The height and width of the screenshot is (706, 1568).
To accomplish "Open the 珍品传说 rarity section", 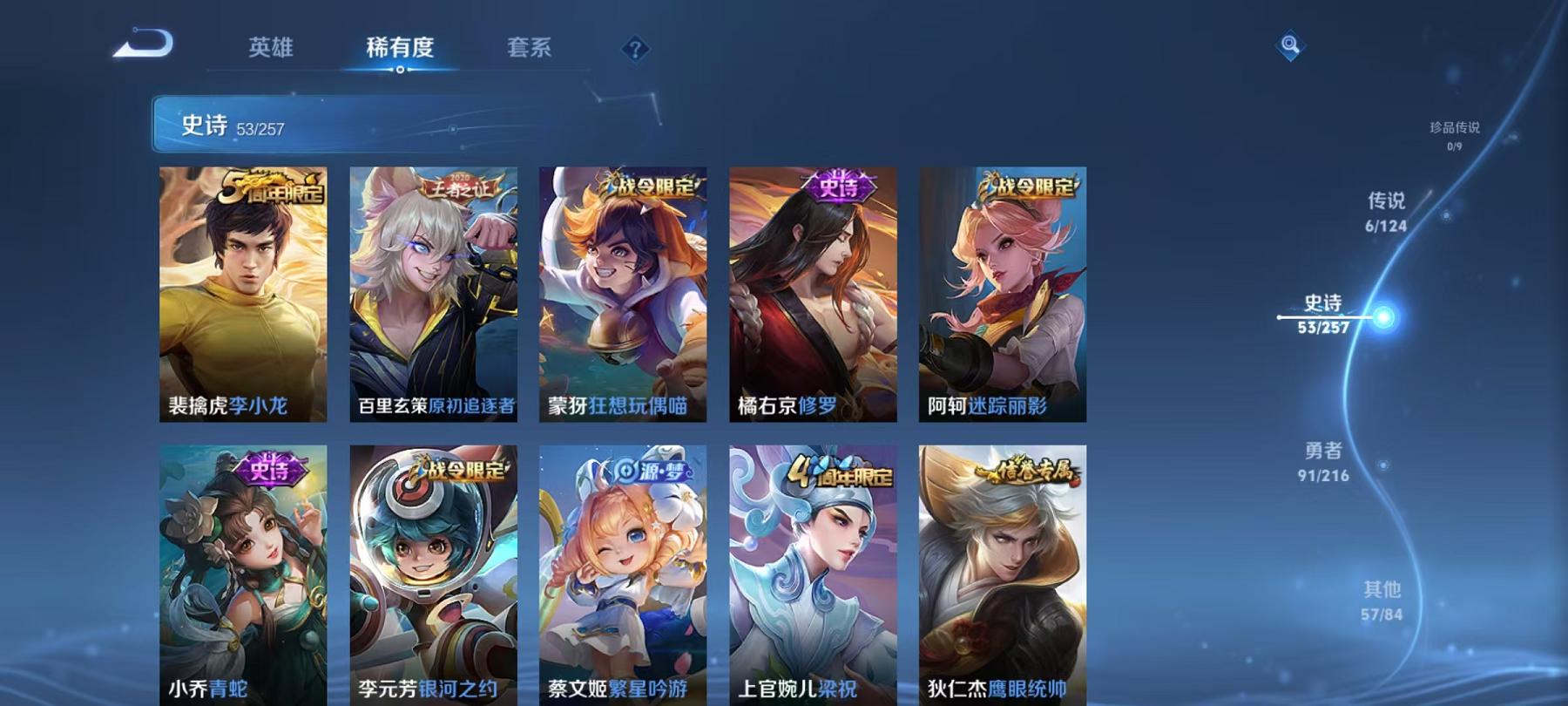I will coord(1453,132).
